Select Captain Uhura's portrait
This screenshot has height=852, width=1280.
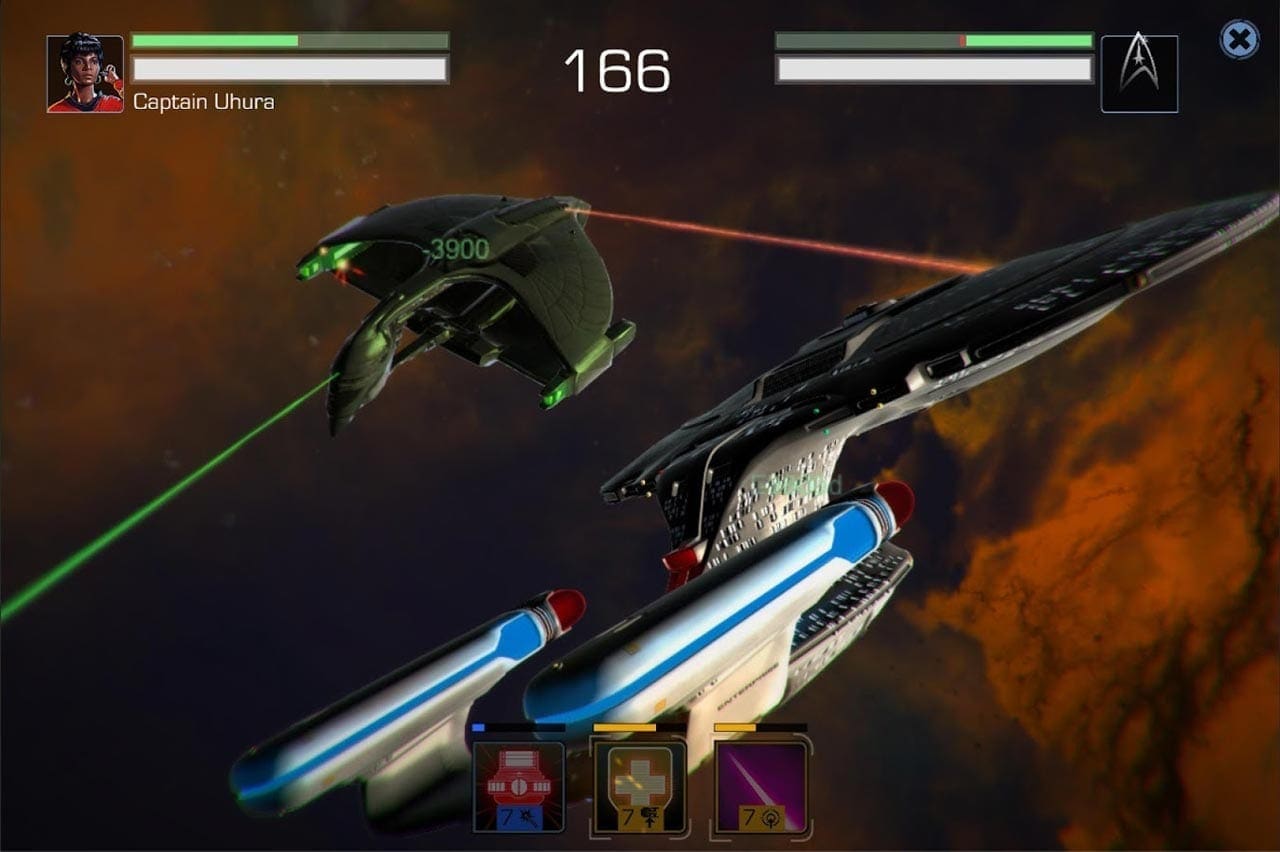(85, 74)
